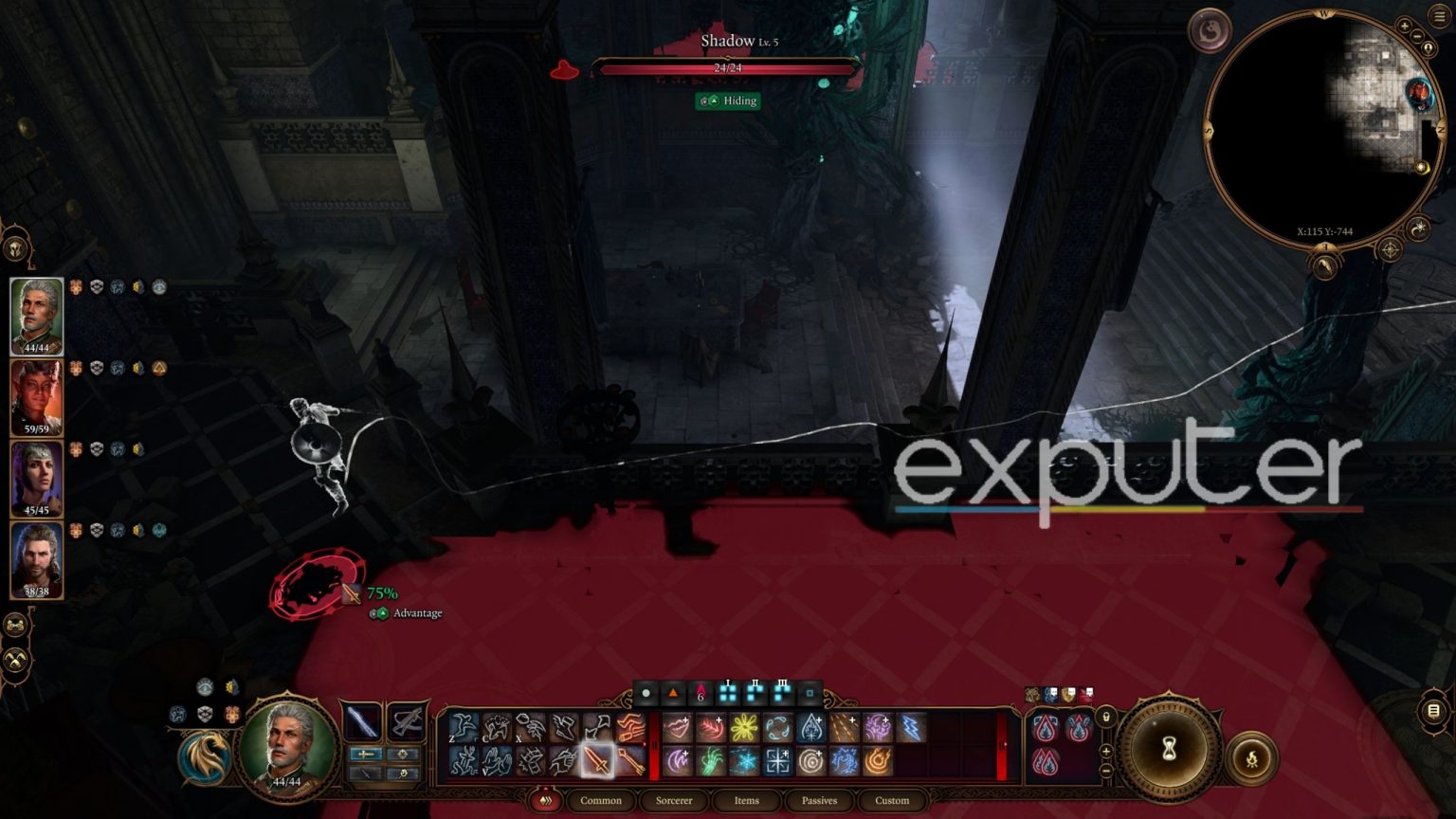Switch to the Passives tab
This screenshot has height=819, width=1456.
818,801
